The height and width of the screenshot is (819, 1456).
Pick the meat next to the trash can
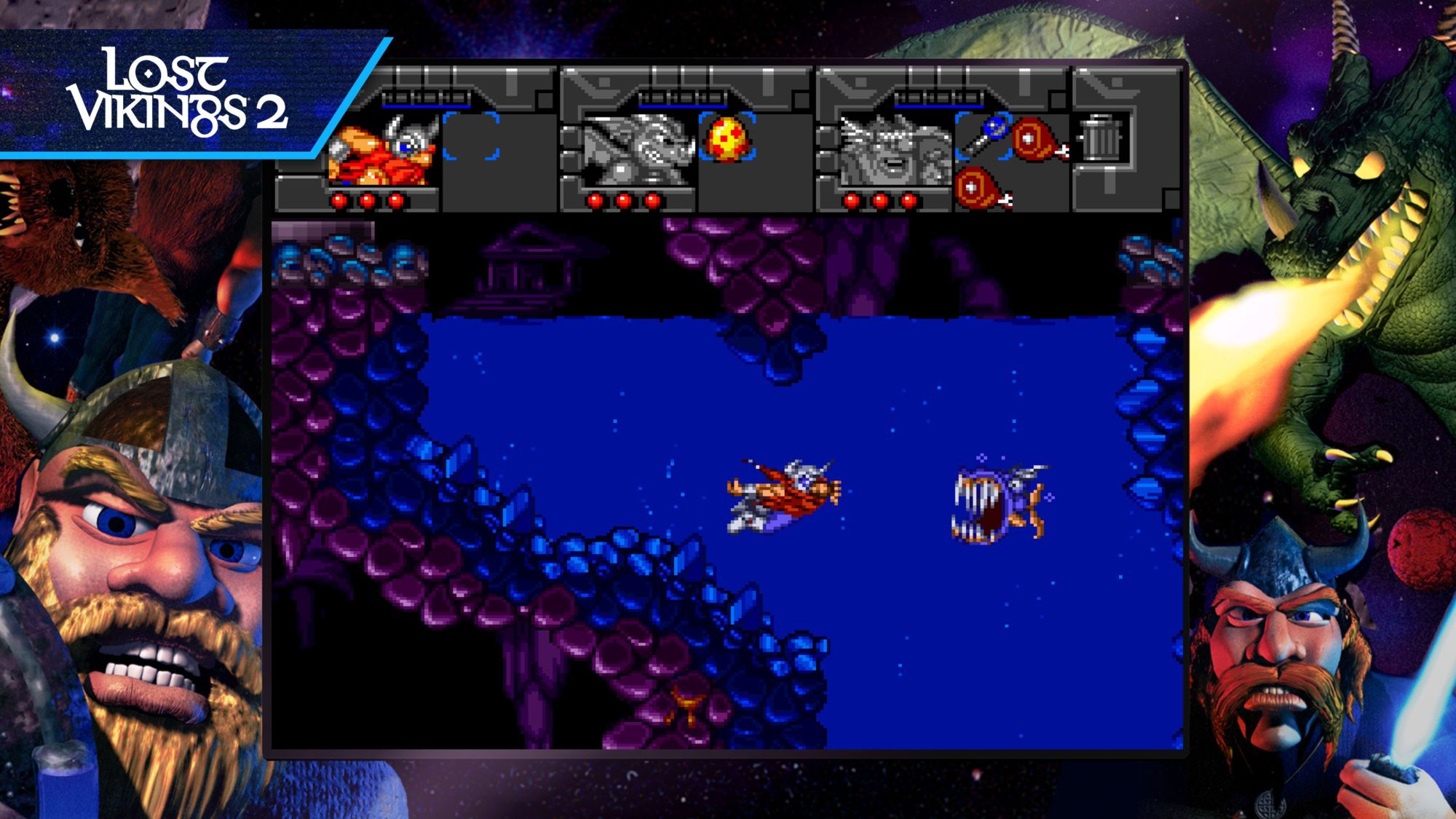[x=1037, y=138]
